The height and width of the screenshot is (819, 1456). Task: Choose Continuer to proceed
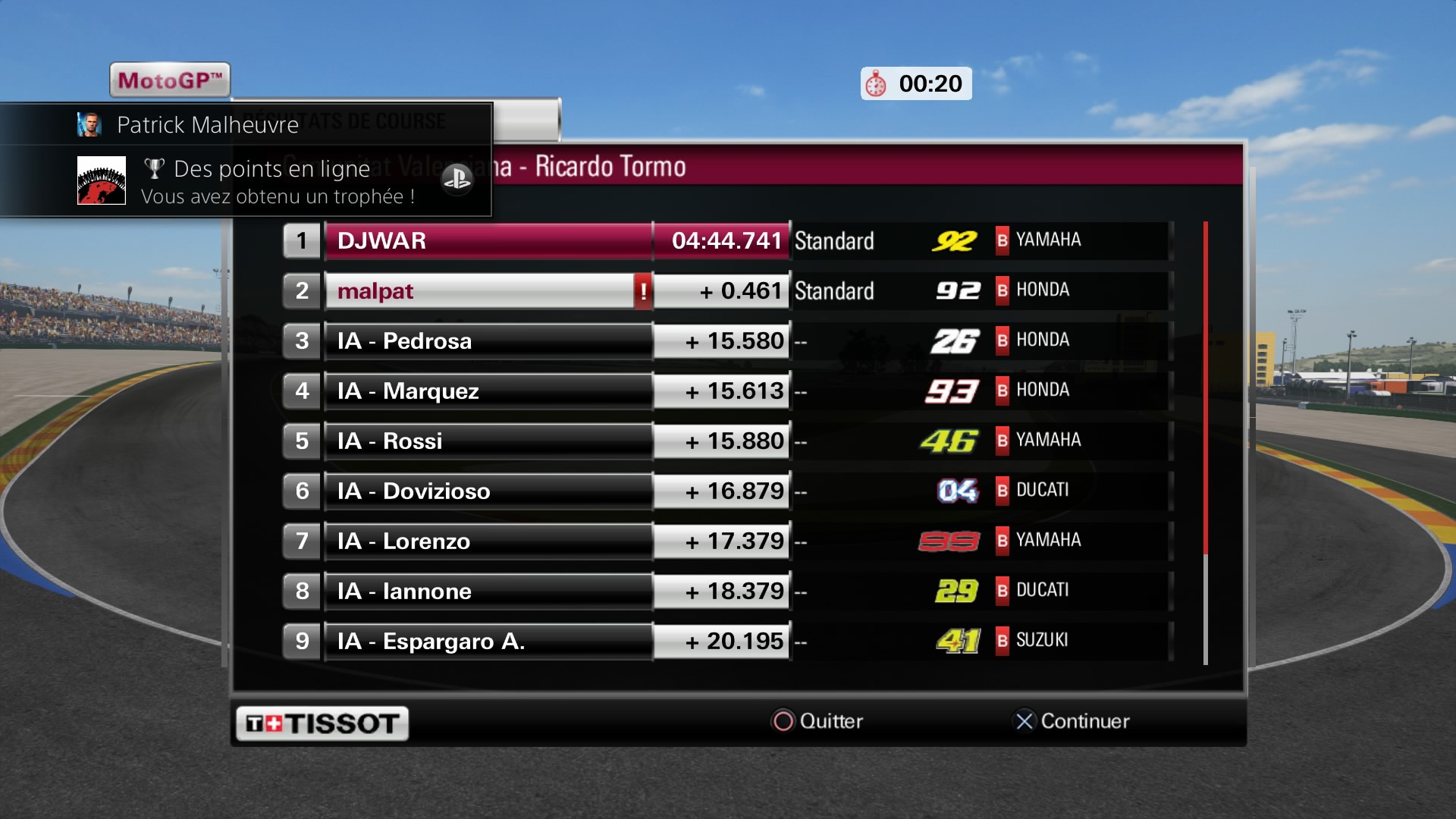[1072, 721]
